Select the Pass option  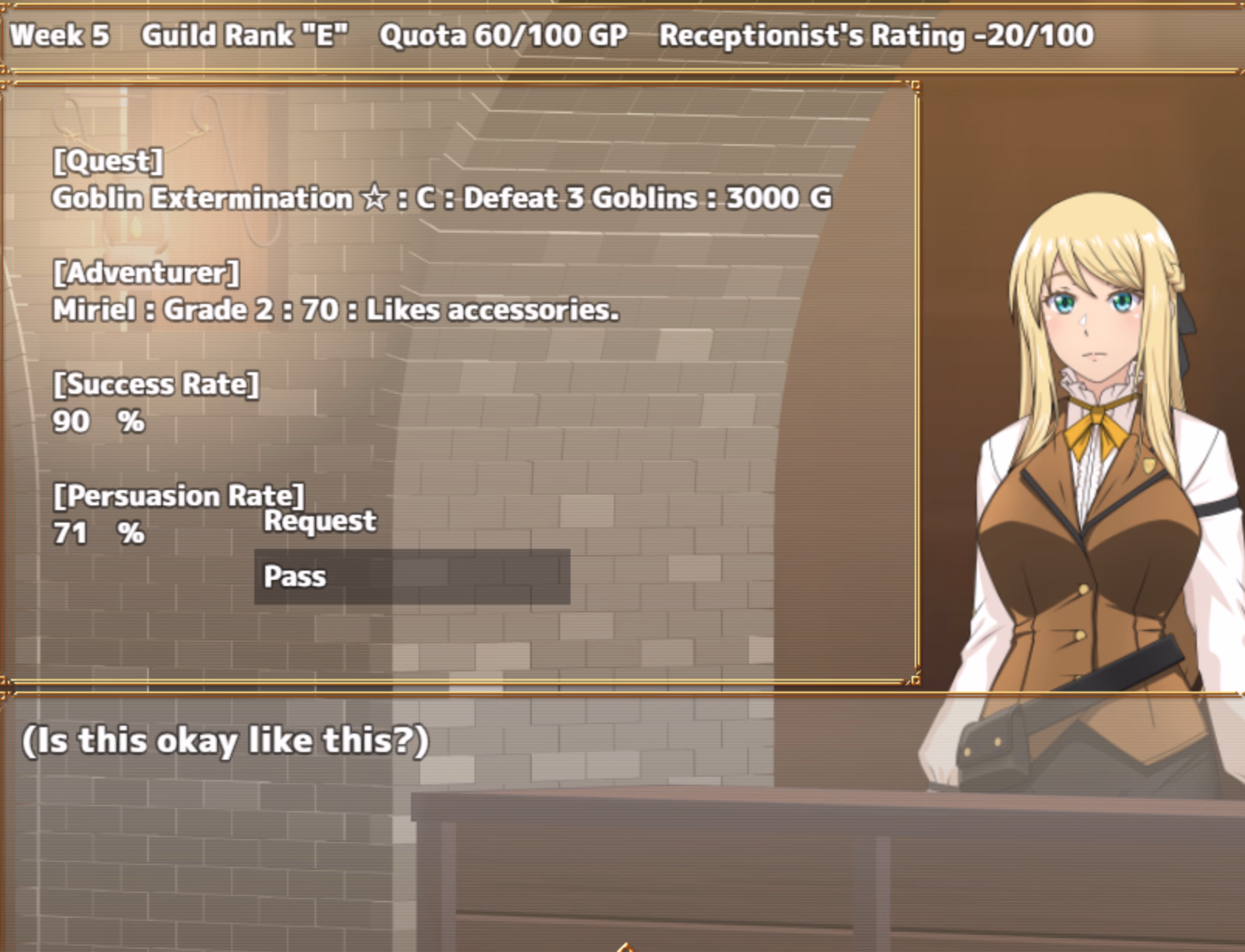(x=296, y=577)
